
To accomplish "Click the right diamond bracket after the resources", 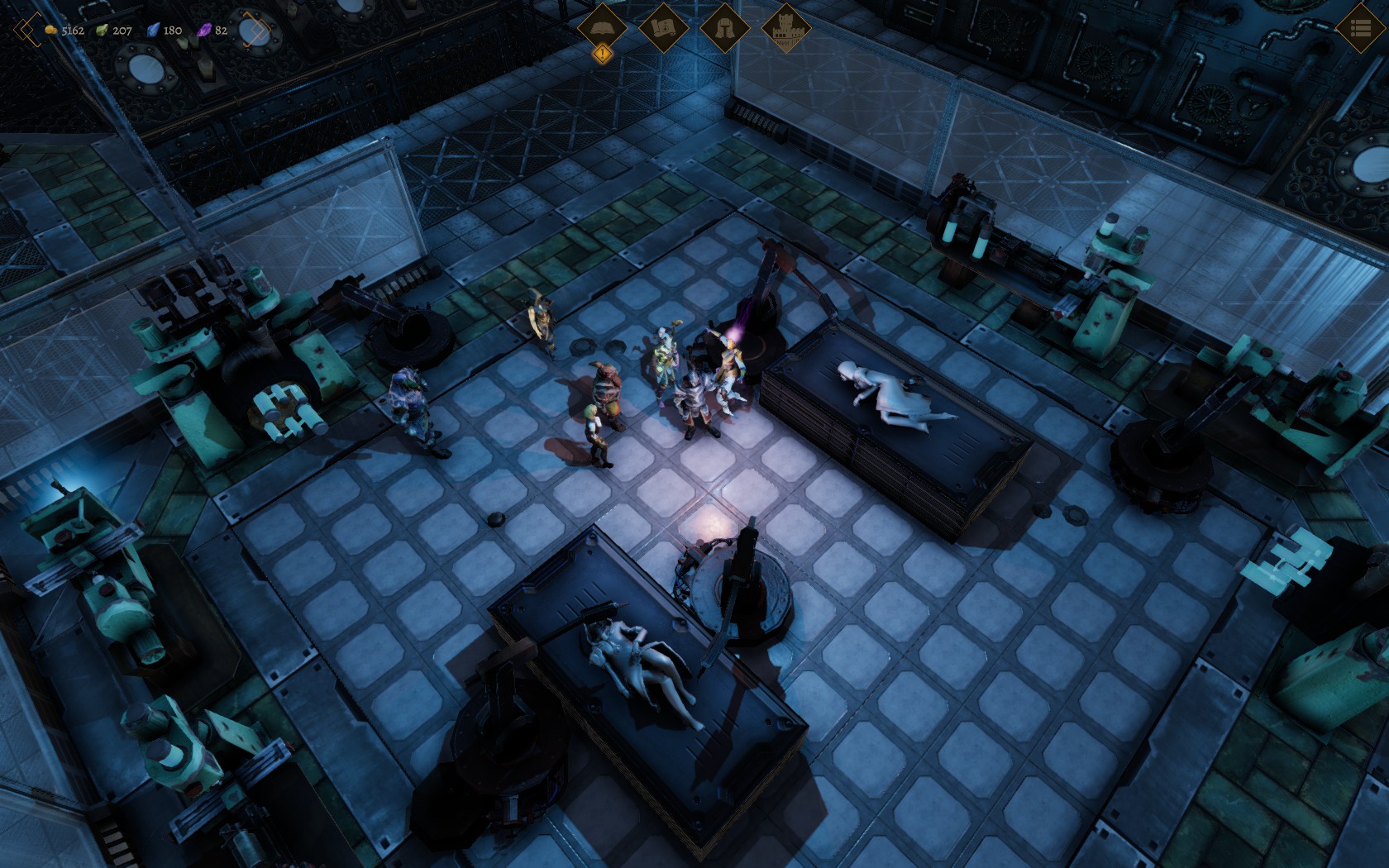I will (x=255, y=31).
